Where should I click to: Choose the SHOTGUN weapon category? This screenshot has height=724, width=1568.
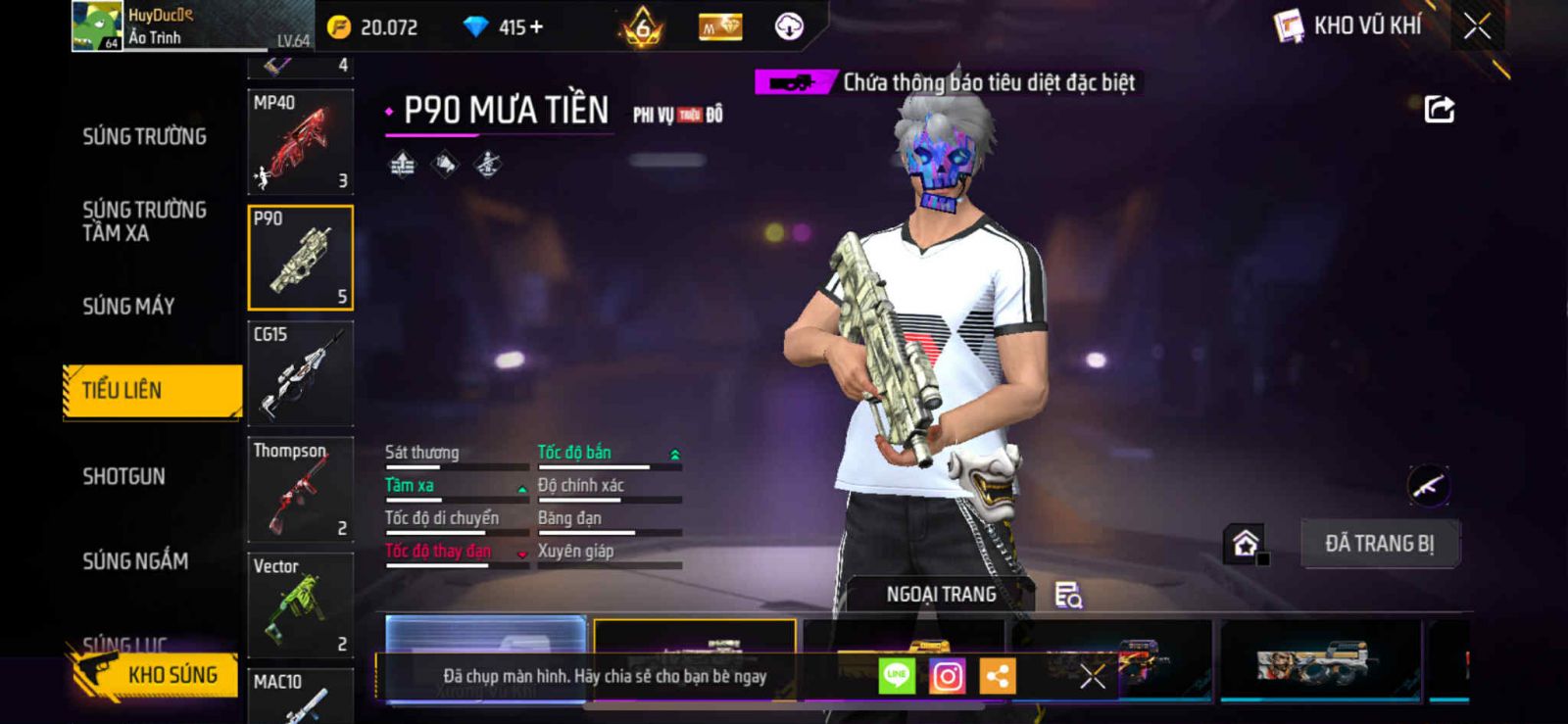[x=123, y=477]
